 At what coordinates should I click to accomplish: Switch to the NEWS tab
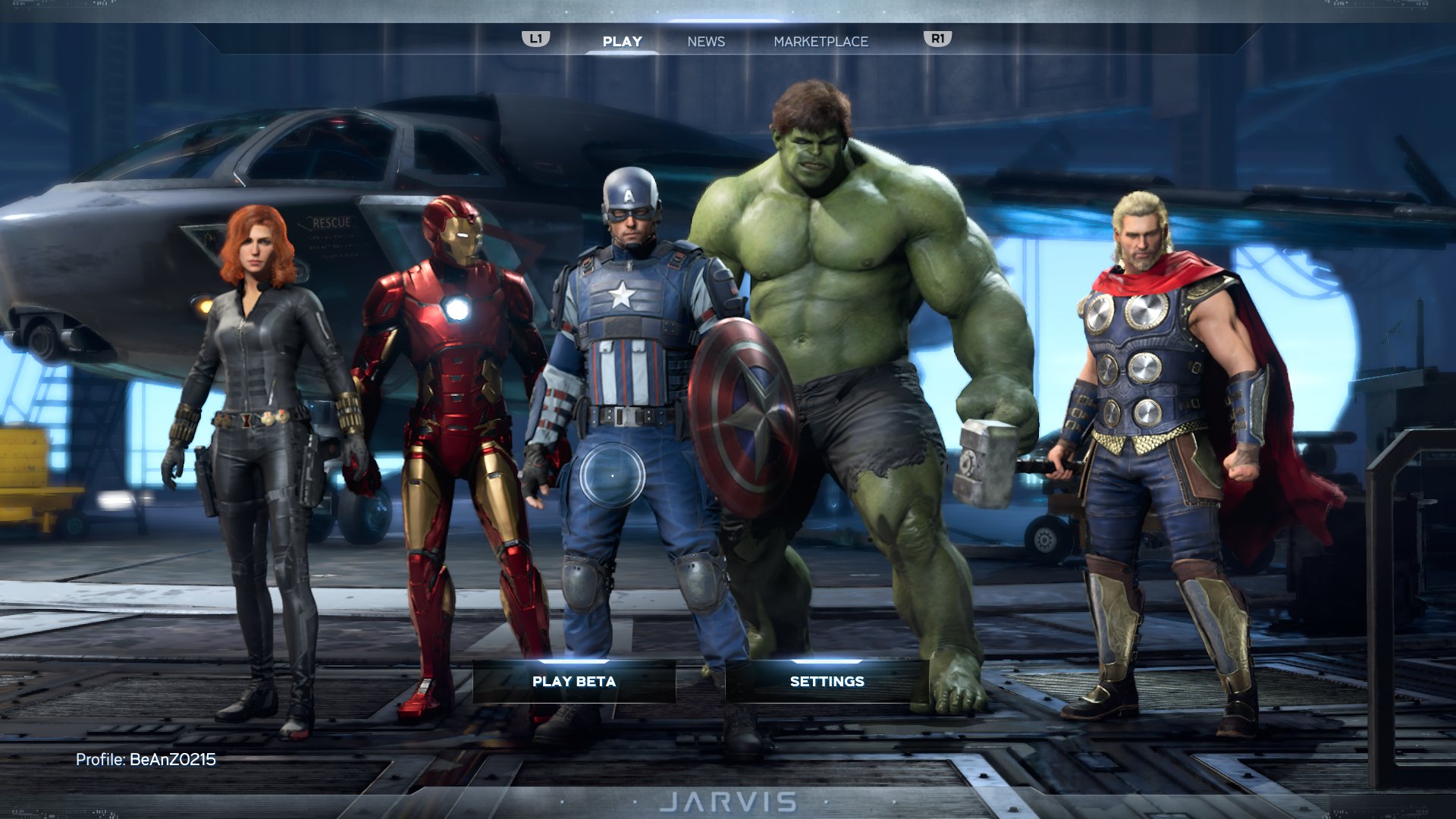coord(705,42)
